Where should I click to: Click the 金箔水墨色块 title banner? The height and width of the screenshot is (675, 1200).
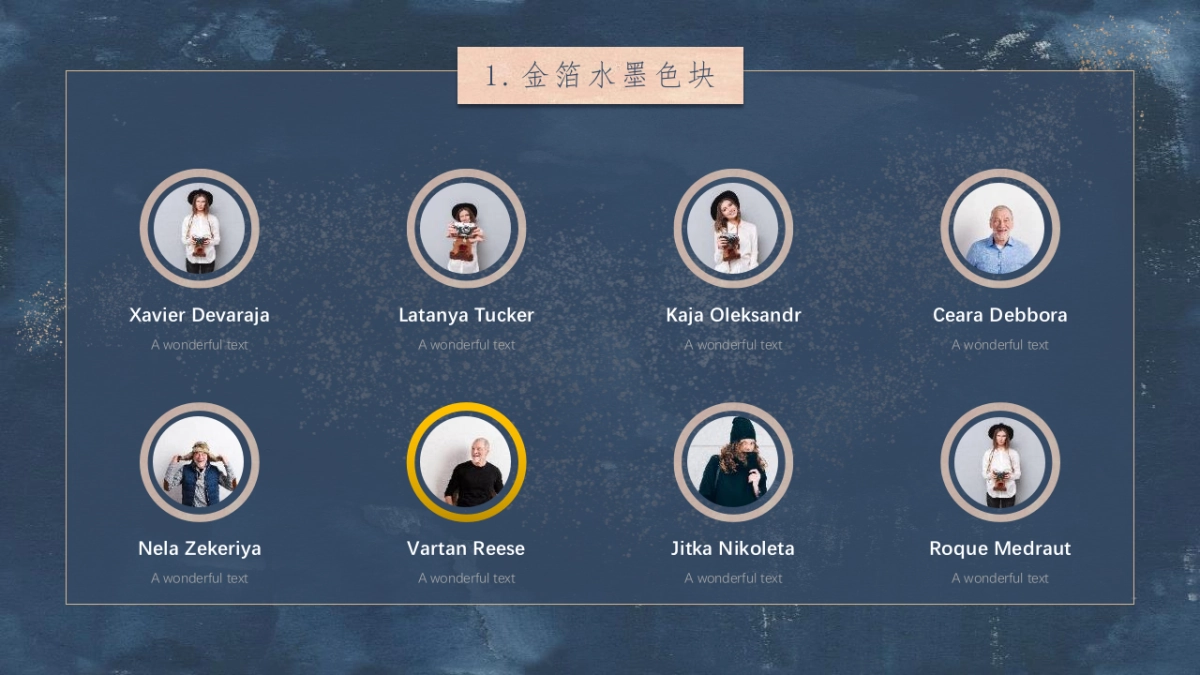[600, 76]
